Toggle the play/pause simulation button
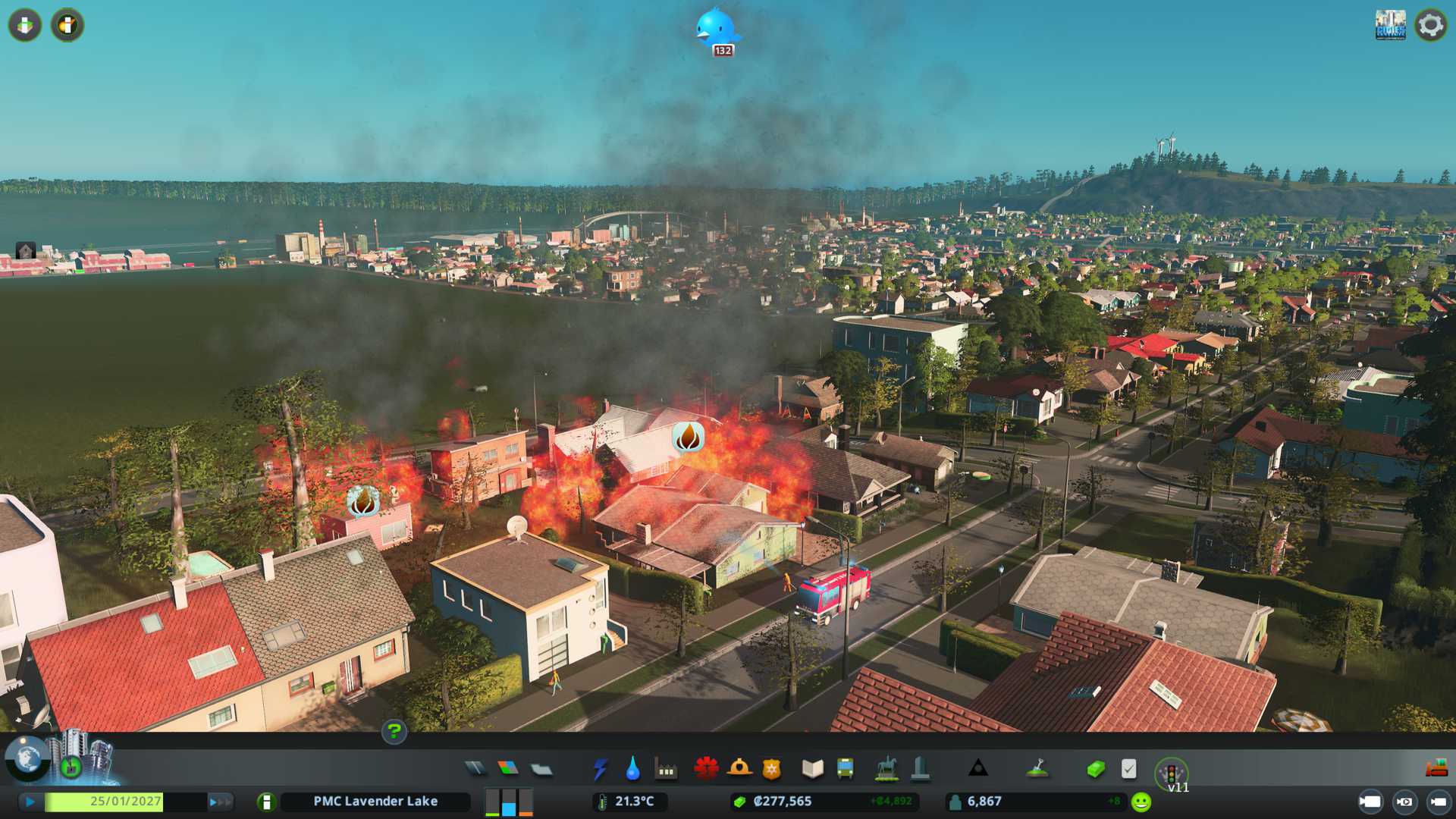 coord(30,802)
